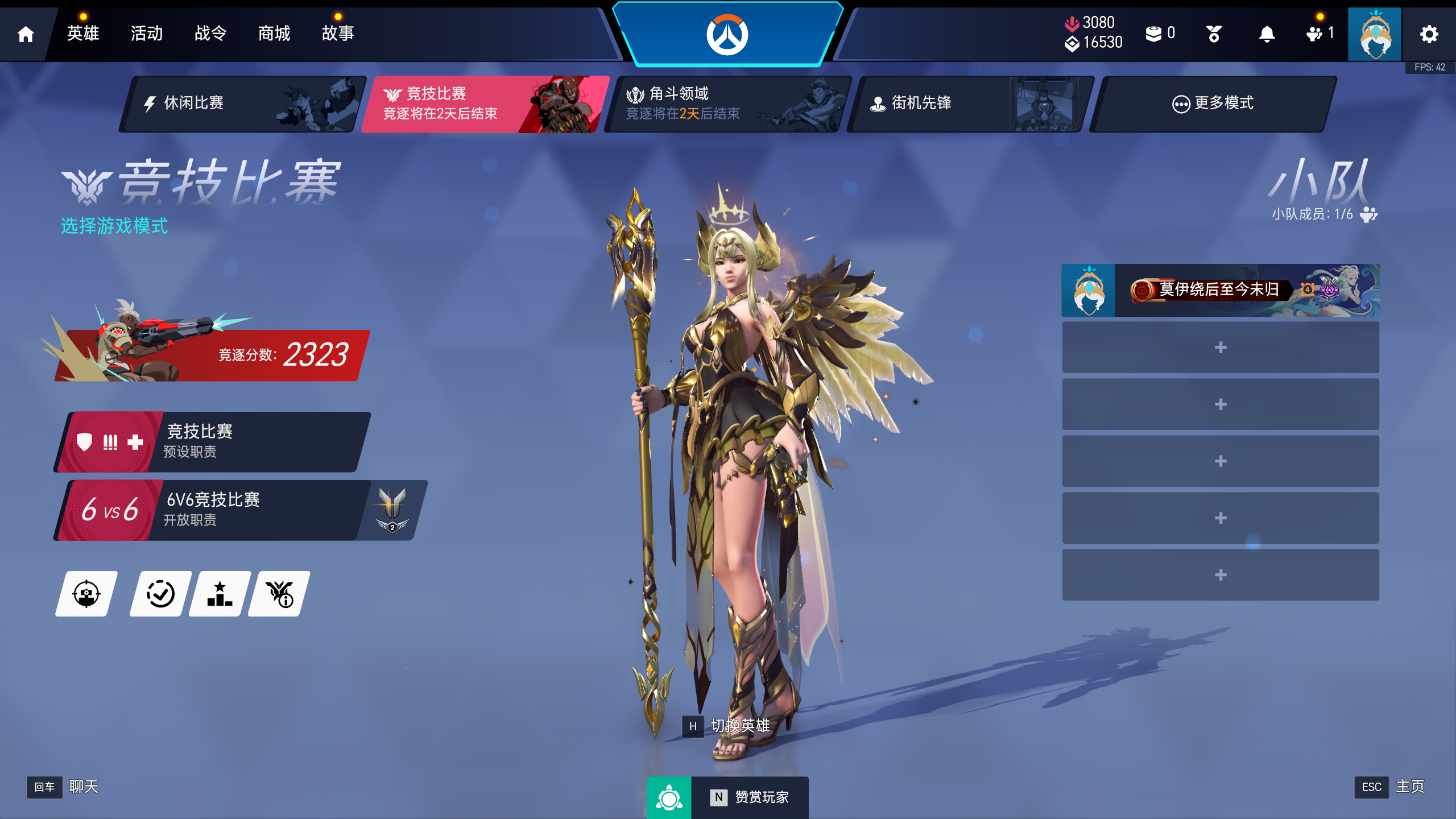
Task: Open the 战令 battle pass menu
Action: (x=210, y=34)
